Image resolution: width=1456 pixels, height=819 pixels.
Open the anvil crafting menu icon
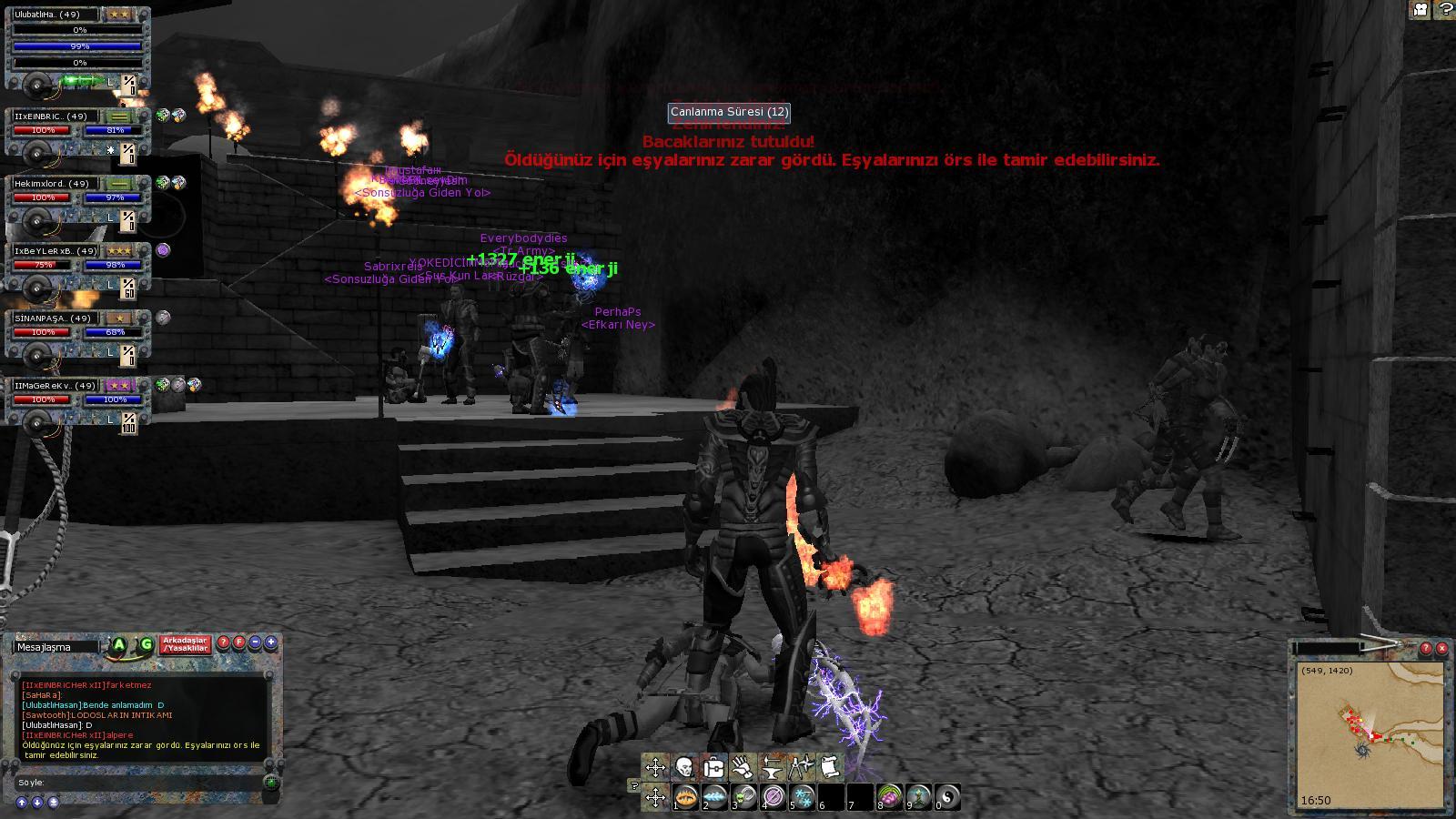772,767
